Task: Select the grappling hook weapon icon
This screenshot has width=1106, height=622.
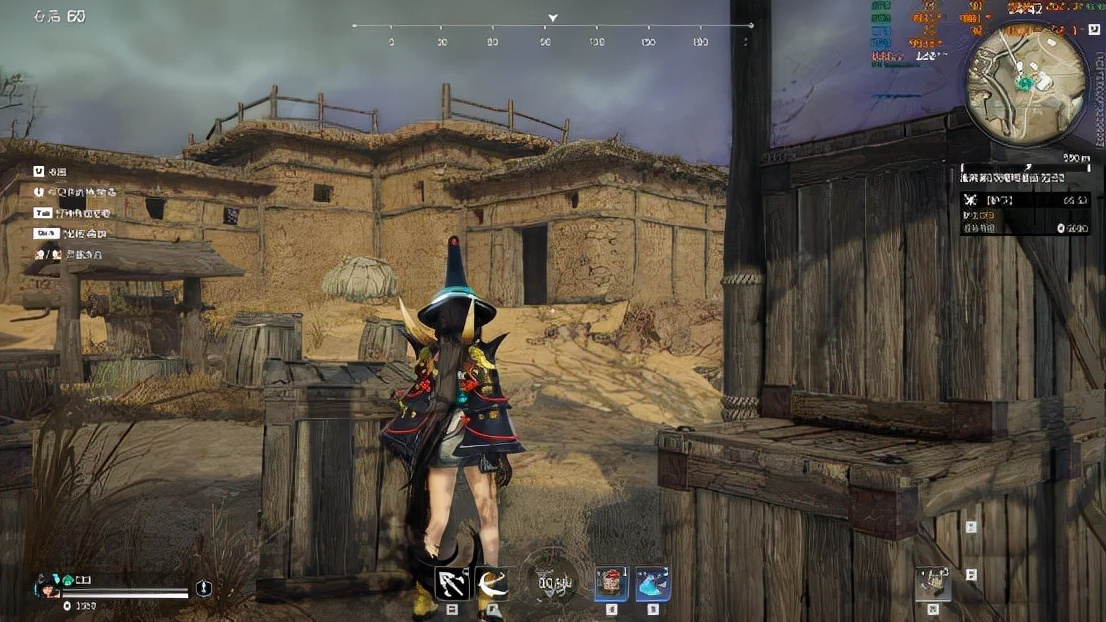Action: 451,583
